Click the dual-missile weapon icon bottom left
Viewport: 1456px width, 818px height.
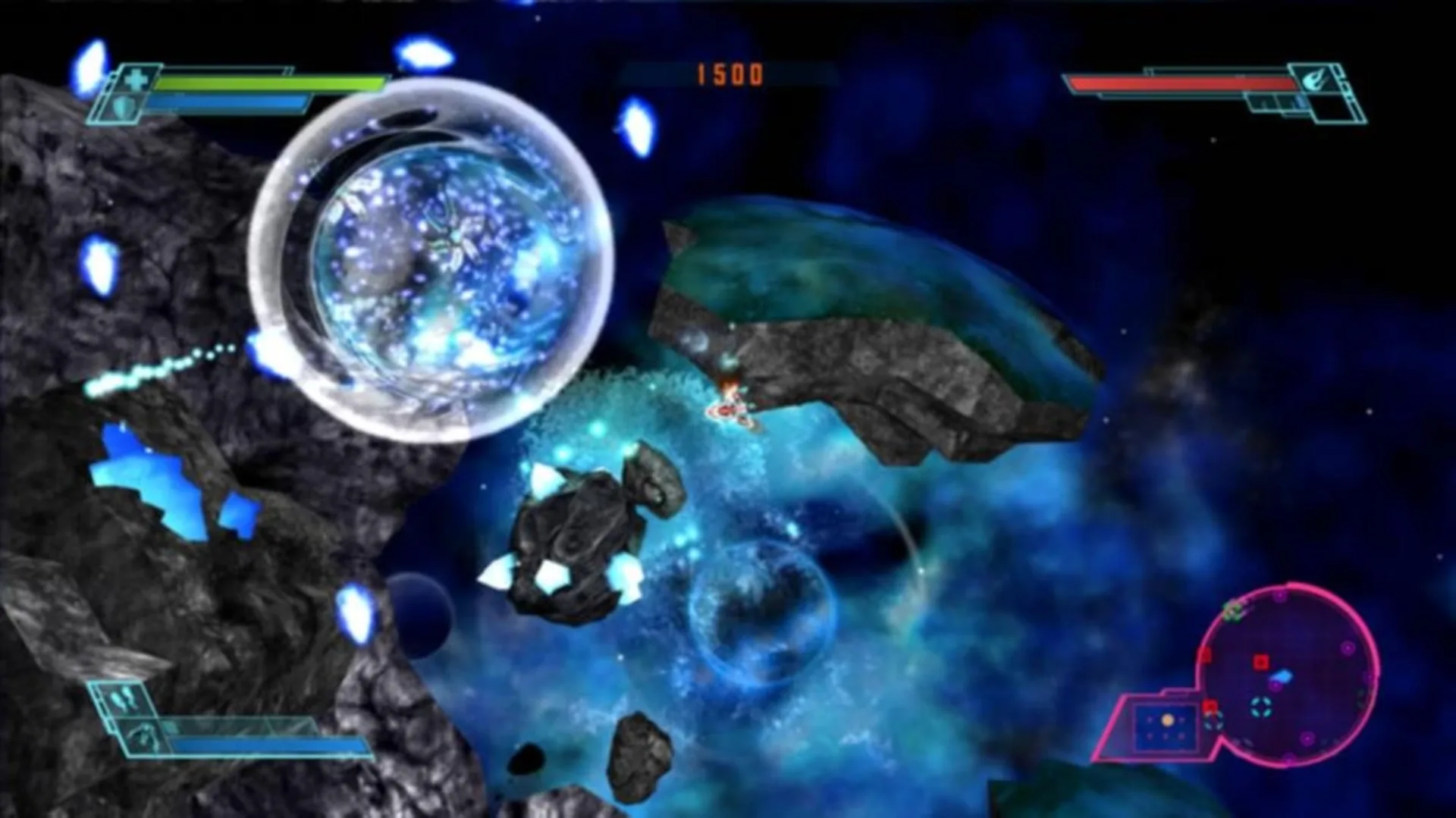tap(122, 697)
